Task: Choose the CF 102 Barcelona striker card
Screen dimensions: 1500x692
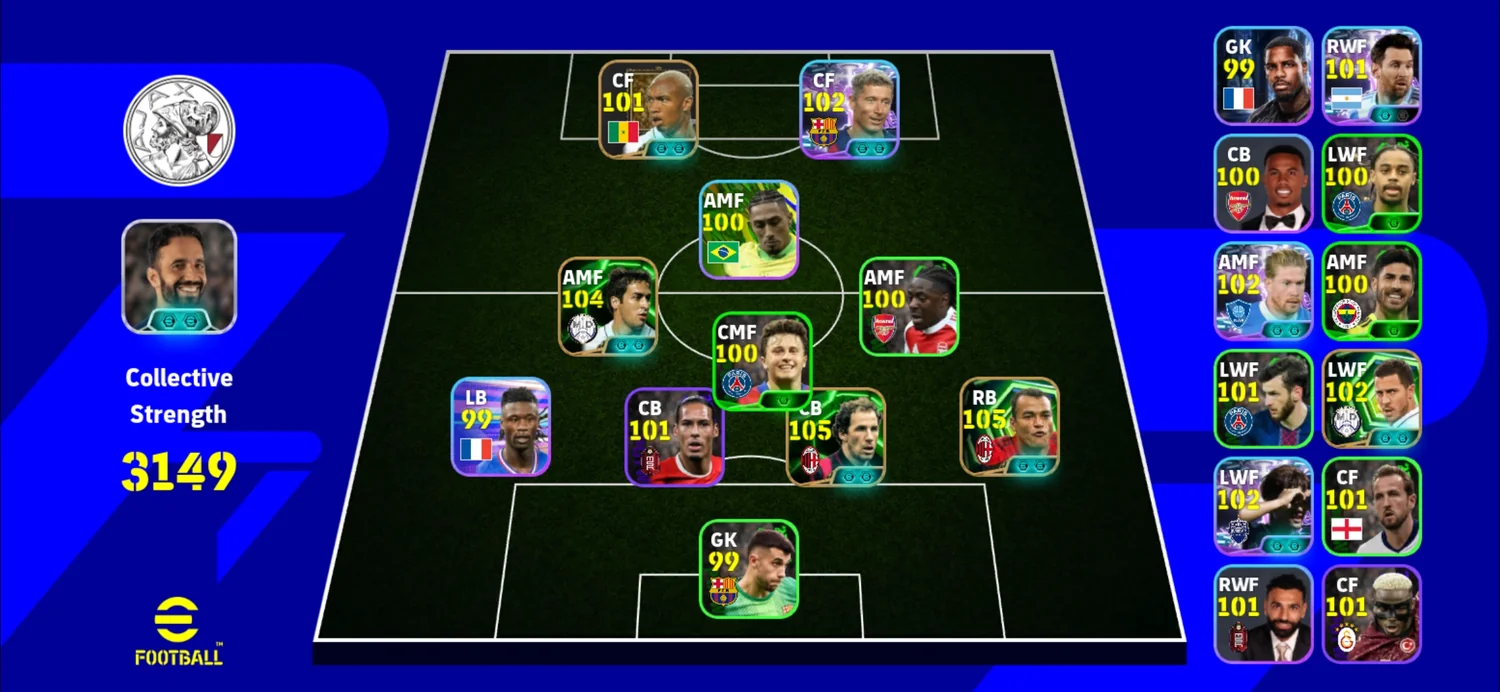Action: click(849, 109)
